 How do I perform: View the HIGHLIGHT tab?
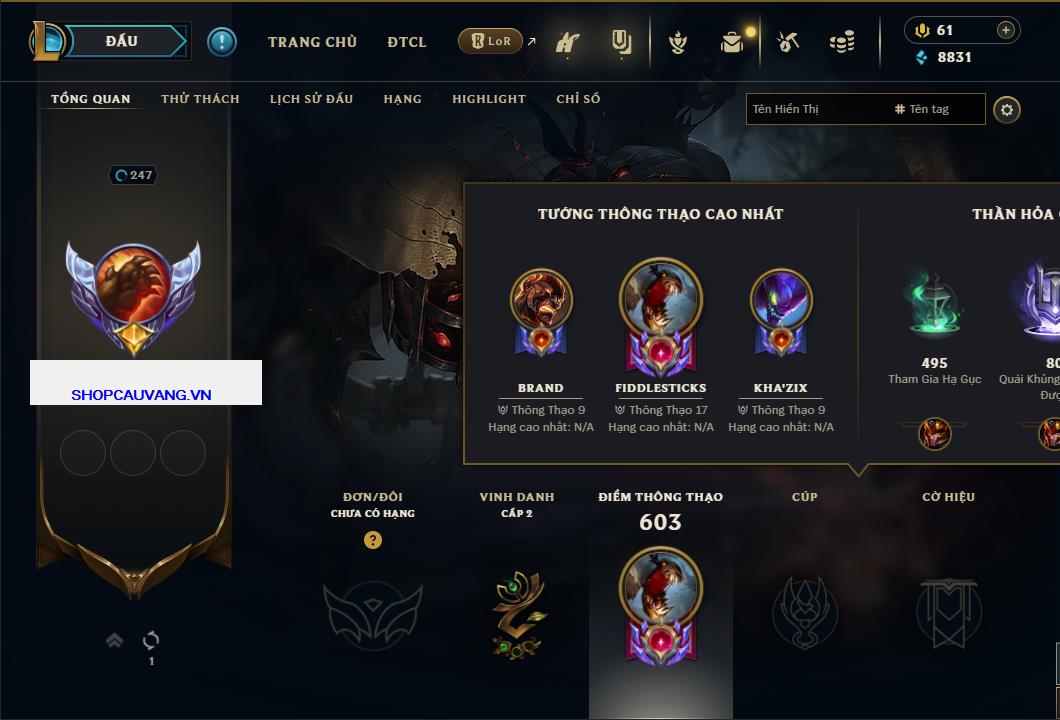(x=488, y=99)
